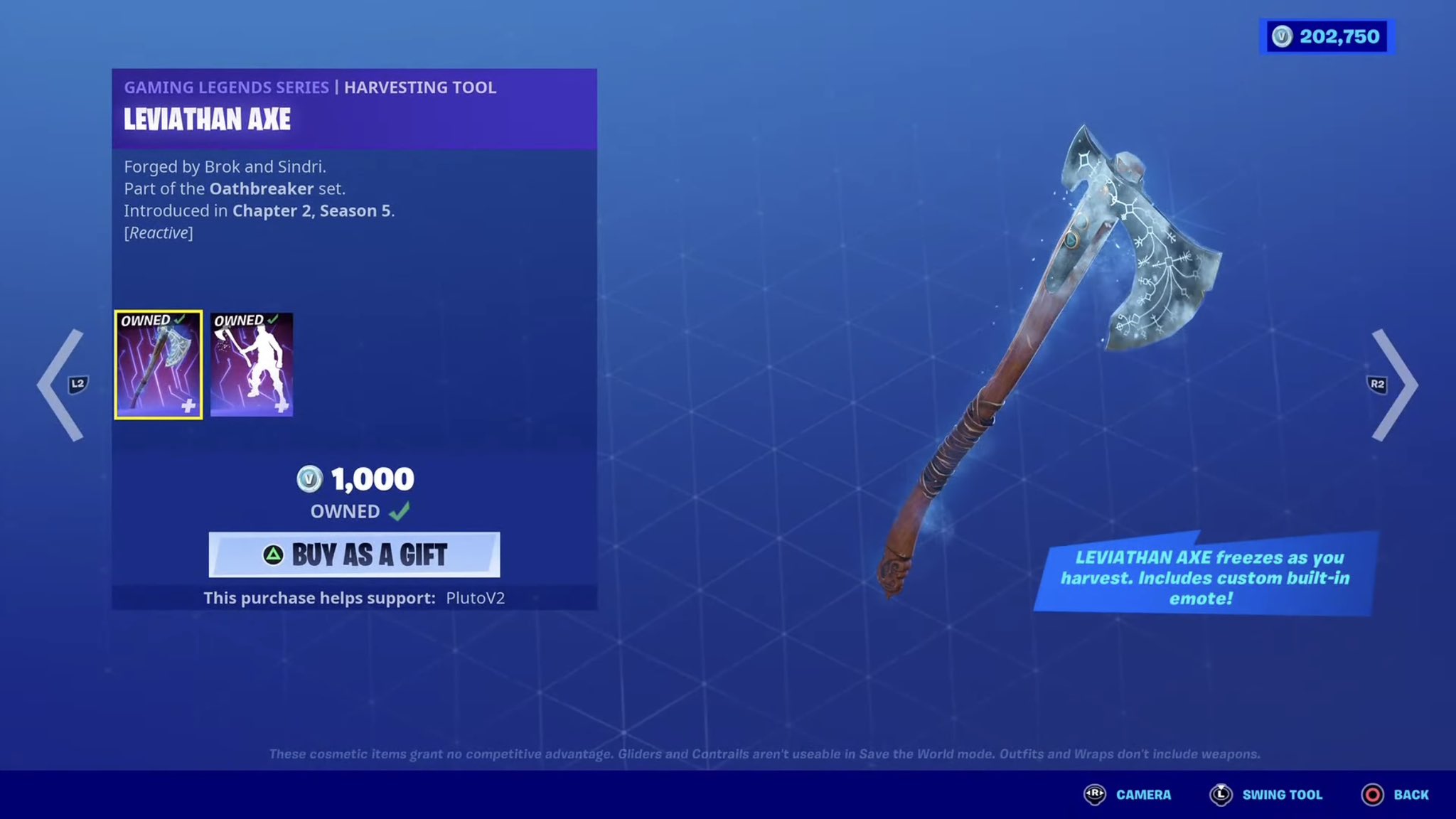Click the triangle icon on Buy as a Gift
Screen dimensions: 1456x819
273,555
